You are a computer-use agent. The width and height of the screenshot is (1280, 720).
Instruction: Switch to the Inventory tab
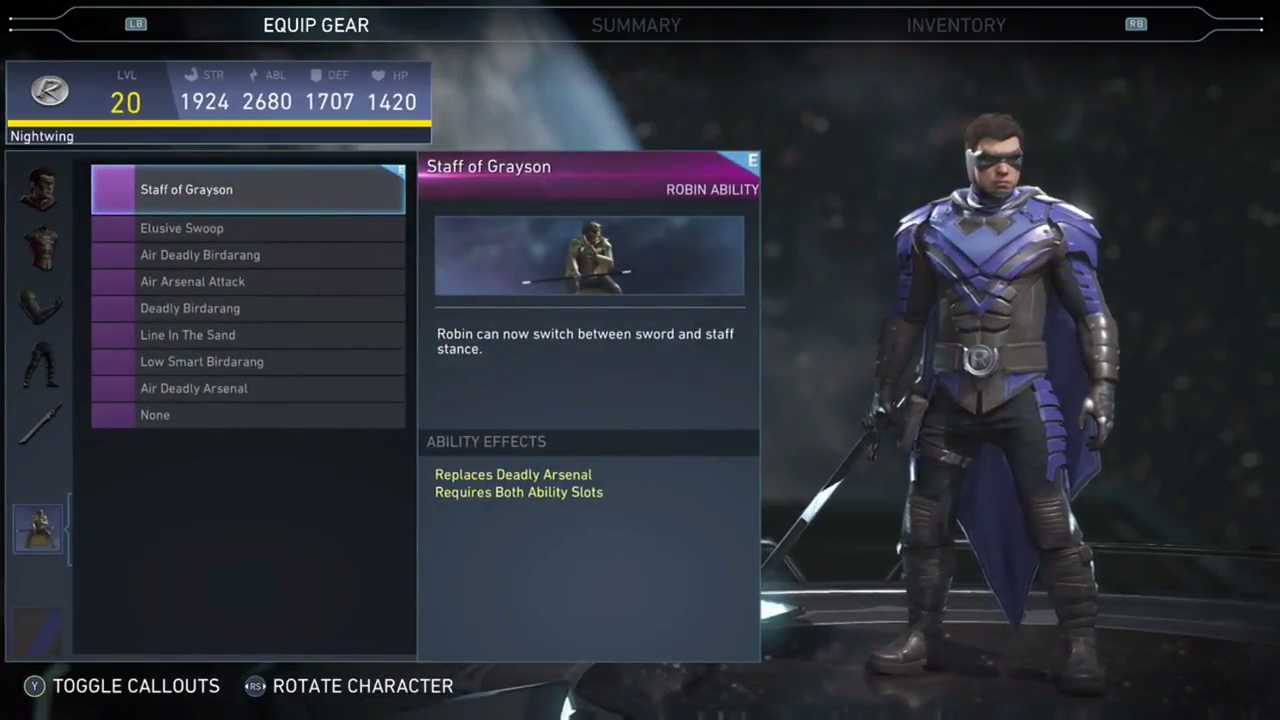point(956,25)
